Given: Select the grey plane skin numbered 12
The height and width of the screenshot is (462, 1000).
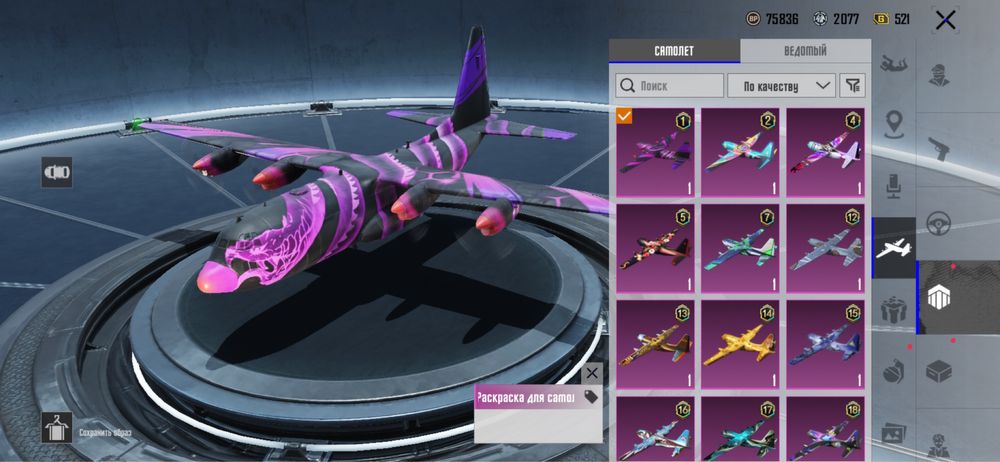Looking at the screenshot, I should point(825,249).
